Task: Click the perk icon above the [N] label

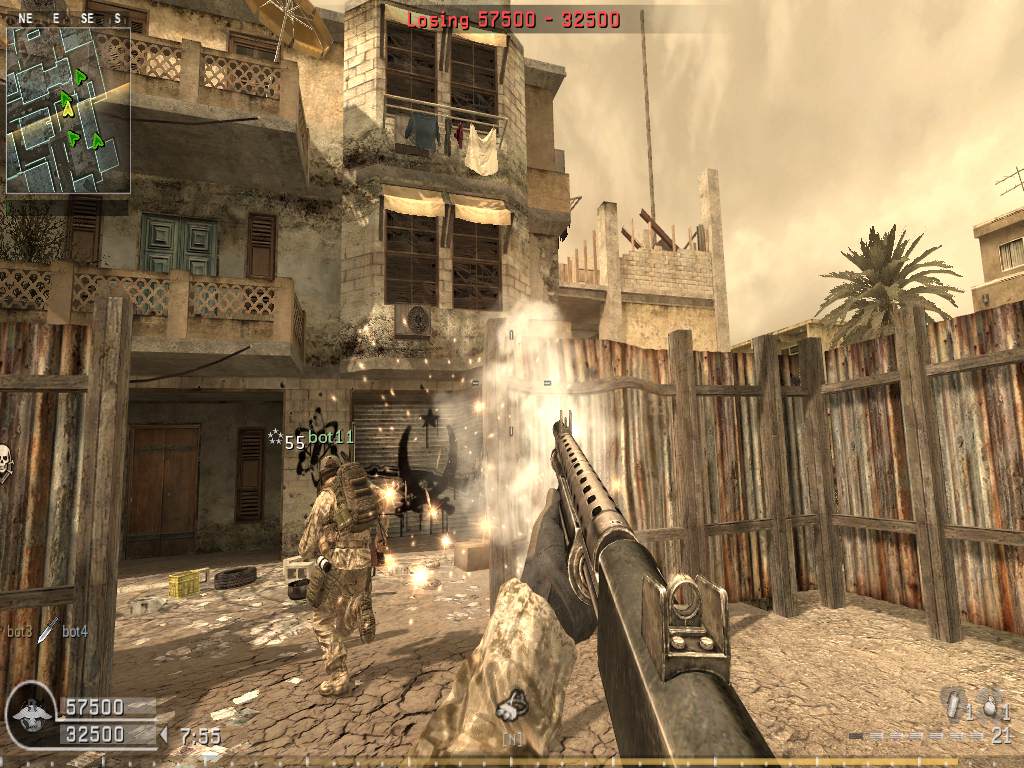Action: tap(512, 706)
